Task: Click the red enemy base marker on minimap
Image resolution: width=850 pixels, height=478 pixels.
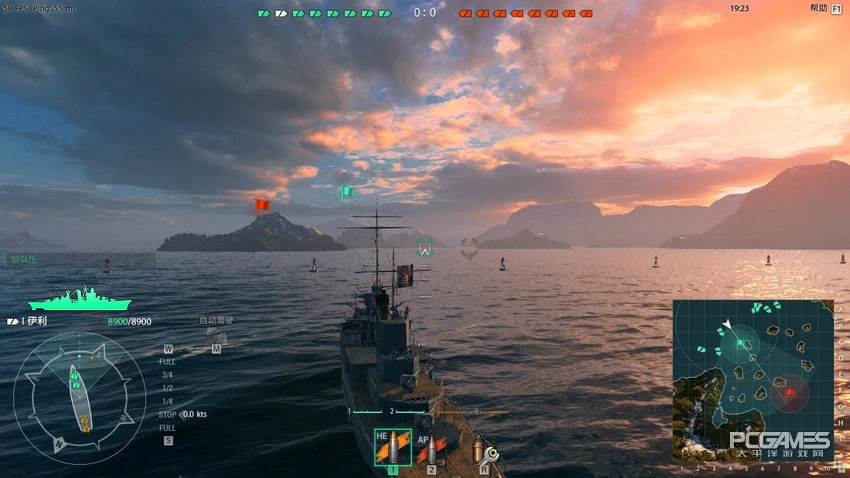Action: point(789,392)
